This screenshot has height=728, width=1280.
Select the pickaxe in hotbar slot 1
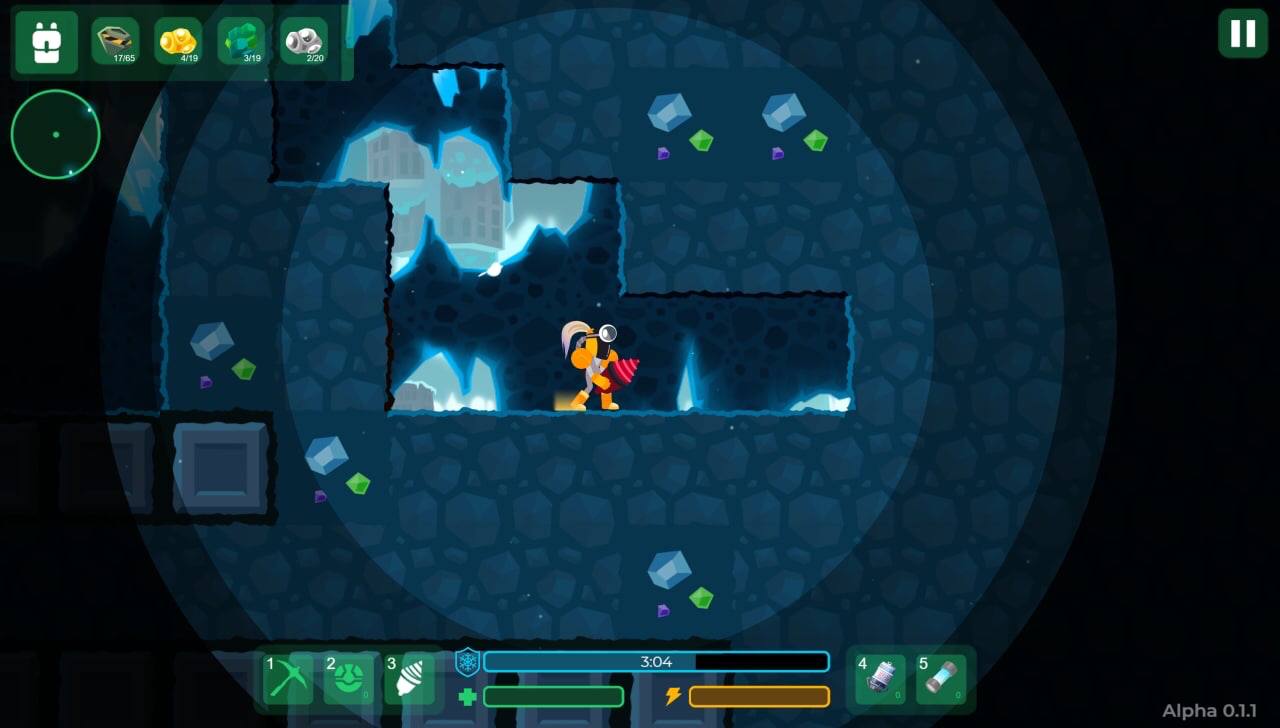tap(288, 678)
